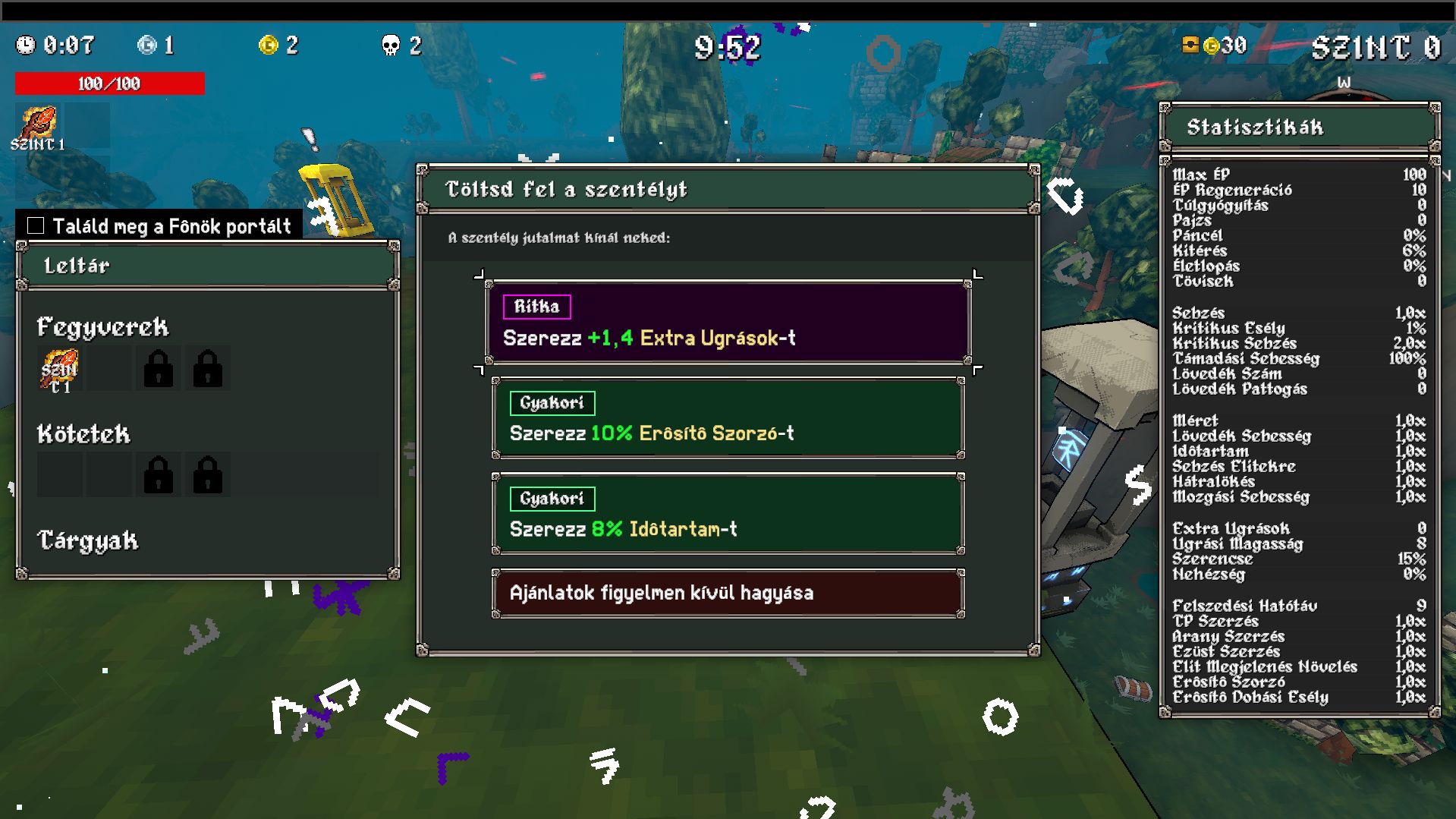Choose the rare Extra Ugrások reward
Viewport: 1456px width, 819px height.
tap(728, 323)
